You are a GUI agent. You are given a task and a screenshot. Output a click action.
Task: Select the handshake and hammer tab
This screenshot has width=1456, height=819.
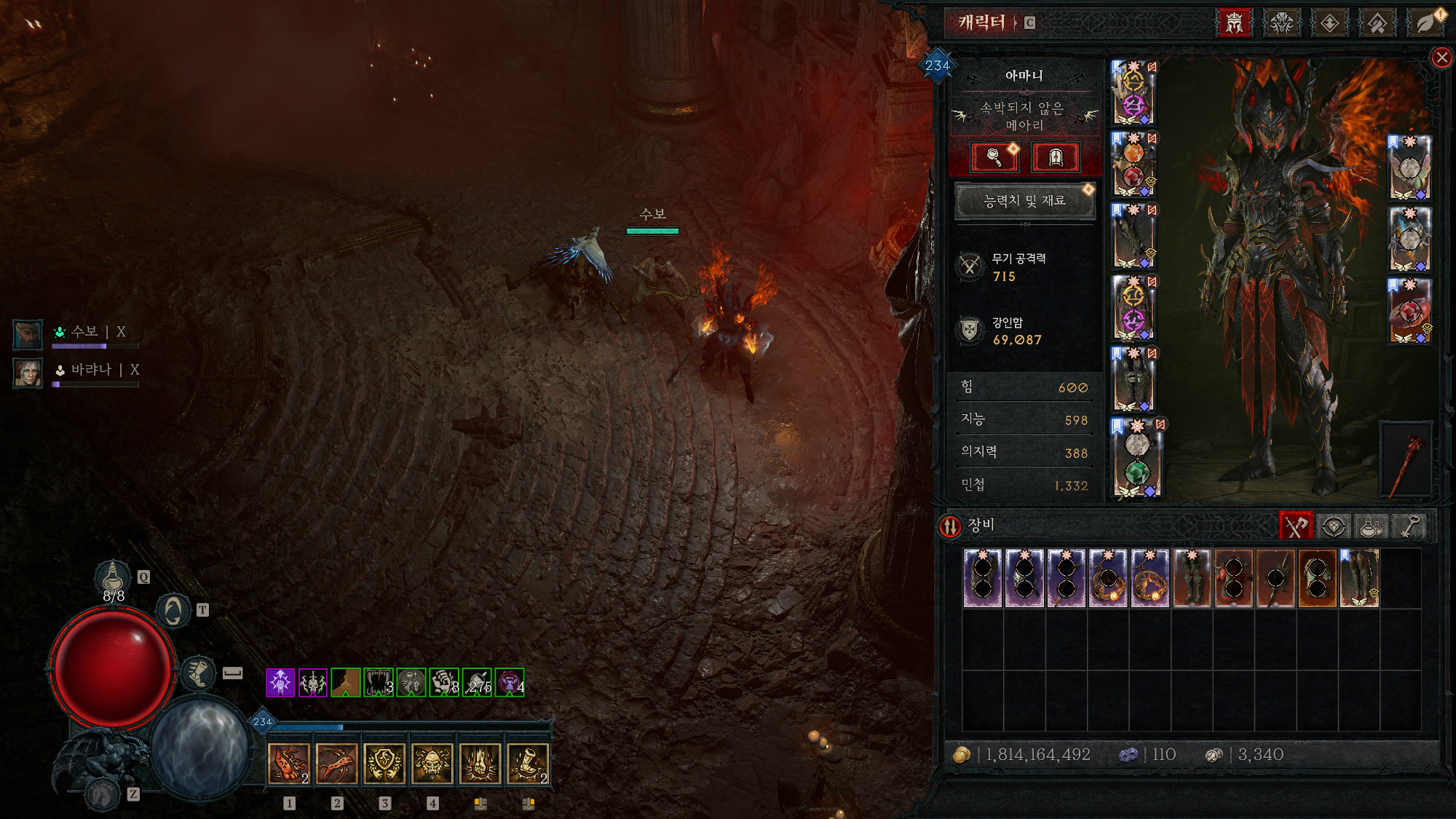pos(1377,23)
